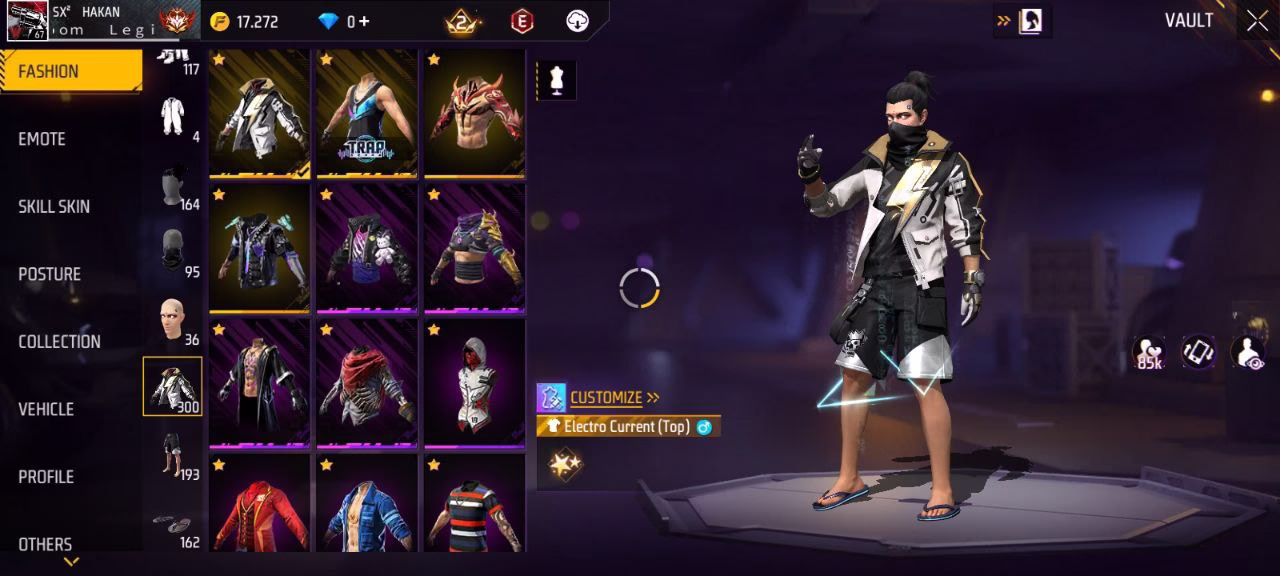This screenshot has width=1280, height=576.
Task: Open the Vehicle tab
Action: 46,409
